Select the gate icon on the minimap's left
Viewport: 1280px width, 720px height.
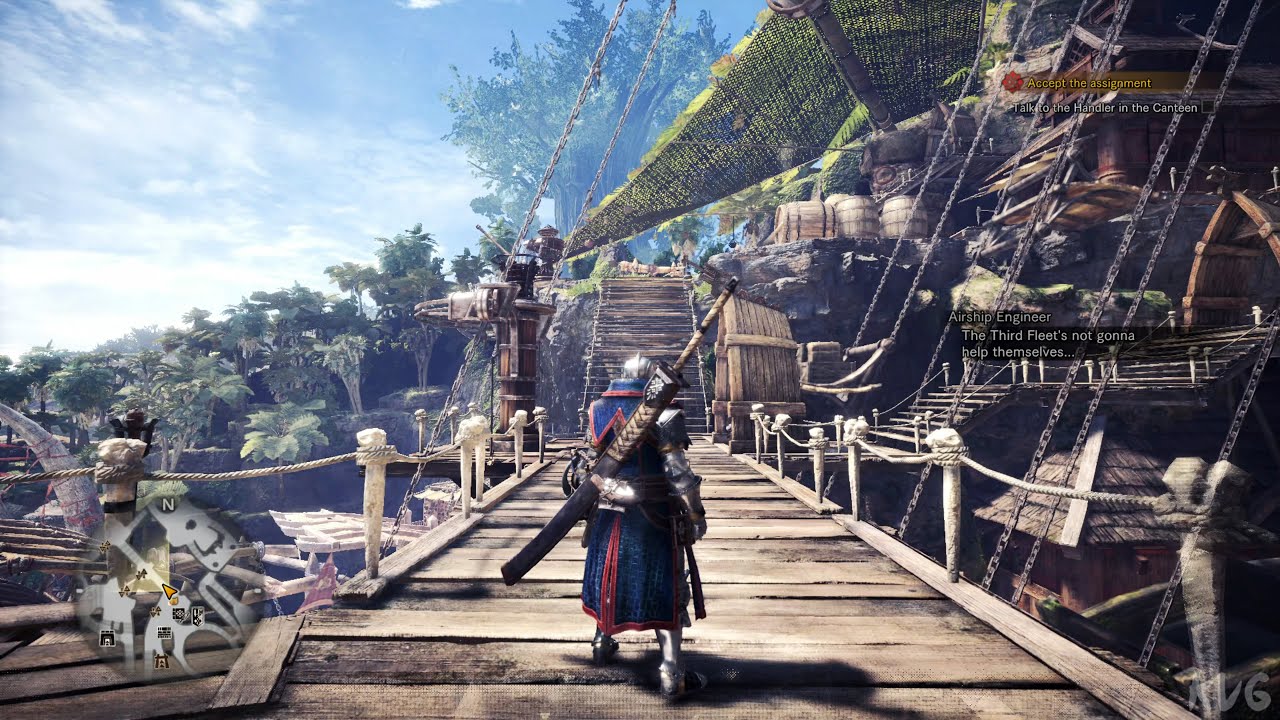tap(107, 637)
